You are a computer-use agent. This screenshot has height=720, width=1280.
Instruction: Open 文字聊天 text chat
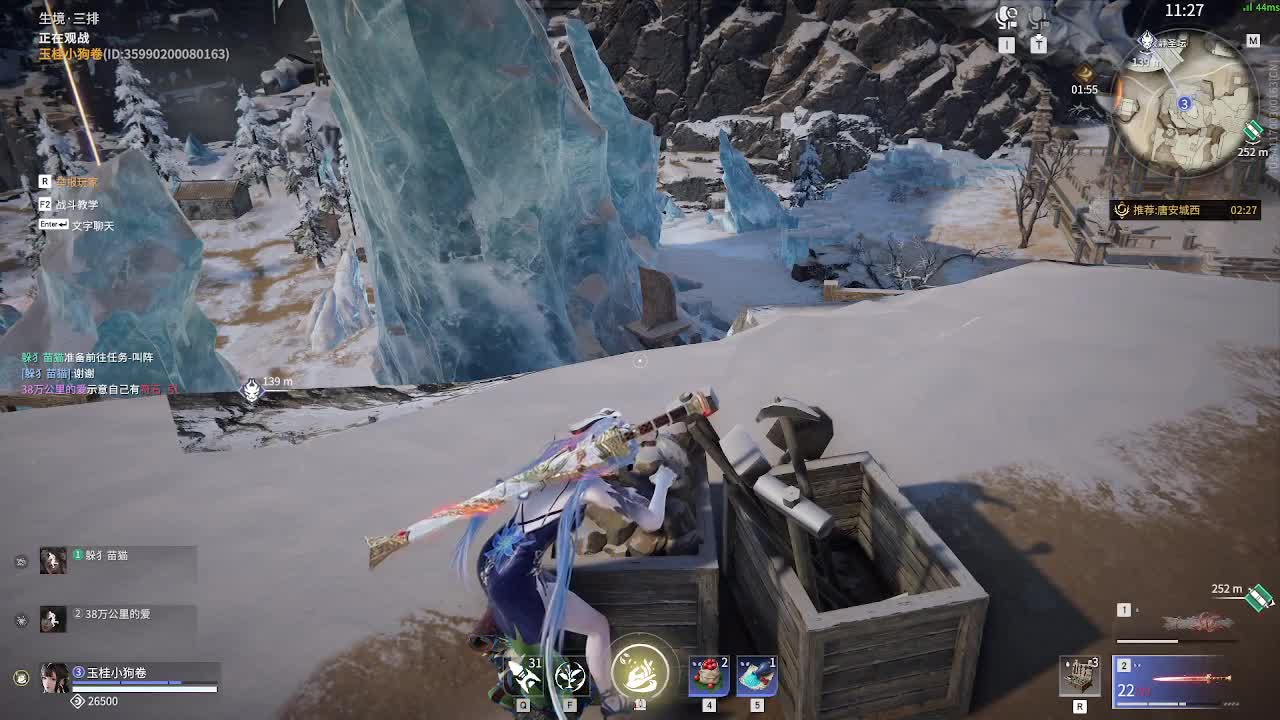pos(92,226)
